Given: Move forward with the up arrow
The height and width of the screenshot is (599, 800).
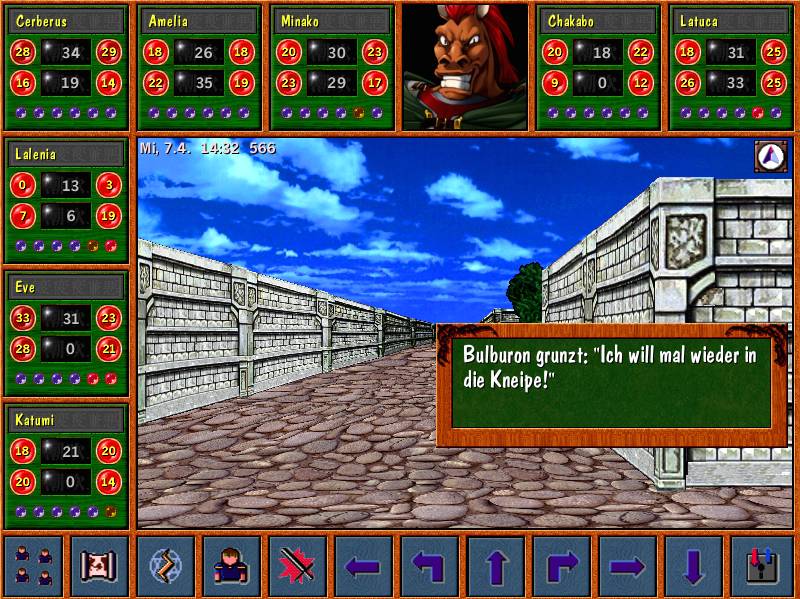Looking at the screenshot, I should click(x=495, y=566).
